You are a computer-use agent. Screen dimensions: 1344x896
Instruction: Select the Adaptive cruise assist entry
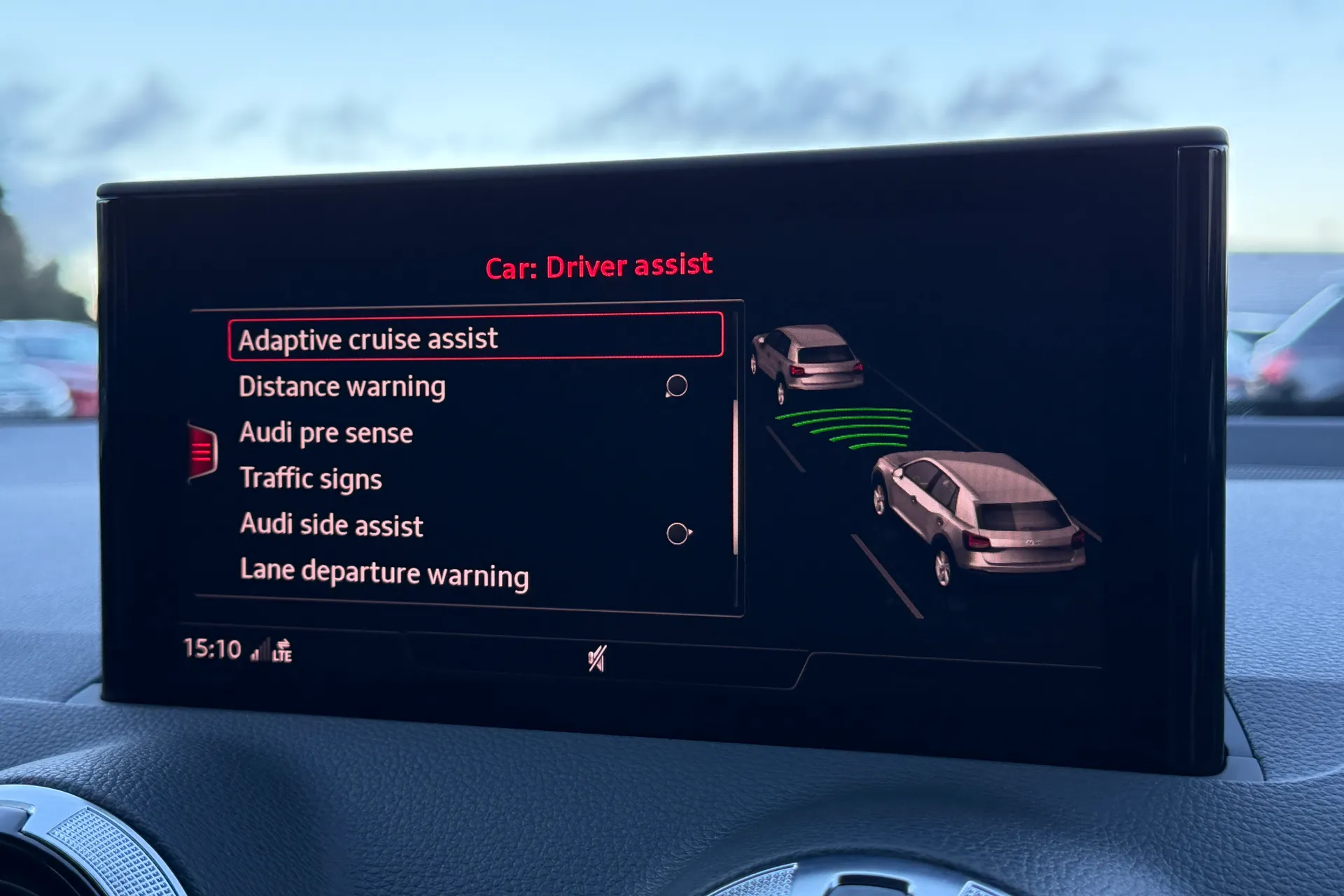click(x=369, y=339)
